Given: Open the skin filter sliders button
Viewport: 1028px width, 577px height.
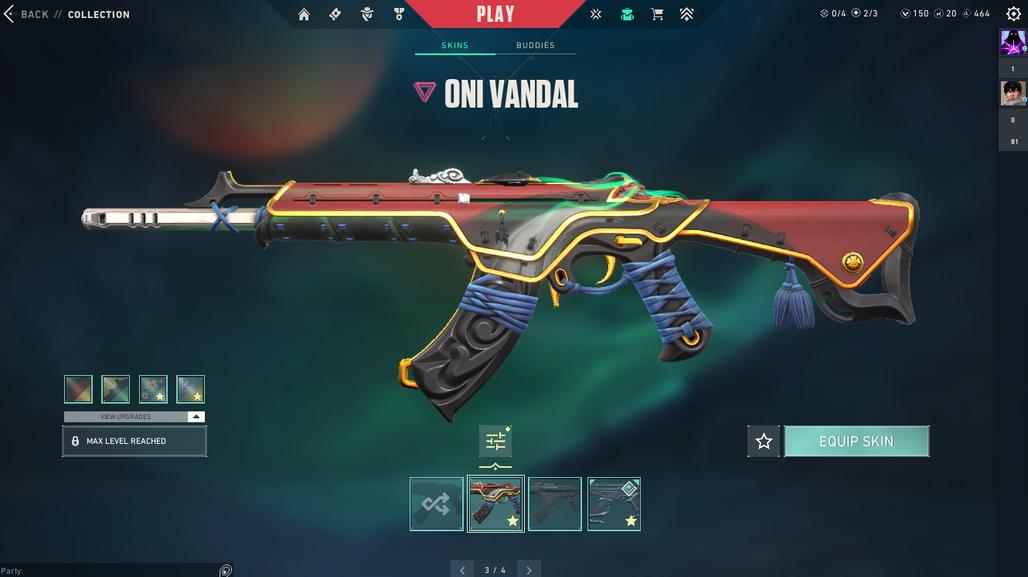Looking at the screenshot, I should (x=495, y=441).
